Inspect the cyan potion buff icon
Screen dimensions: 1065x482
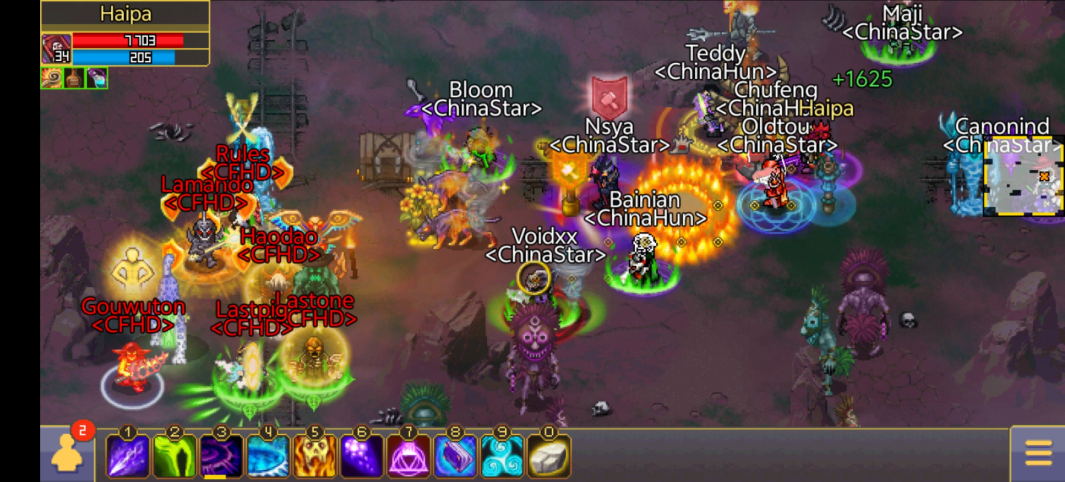[x=97, y=78]
